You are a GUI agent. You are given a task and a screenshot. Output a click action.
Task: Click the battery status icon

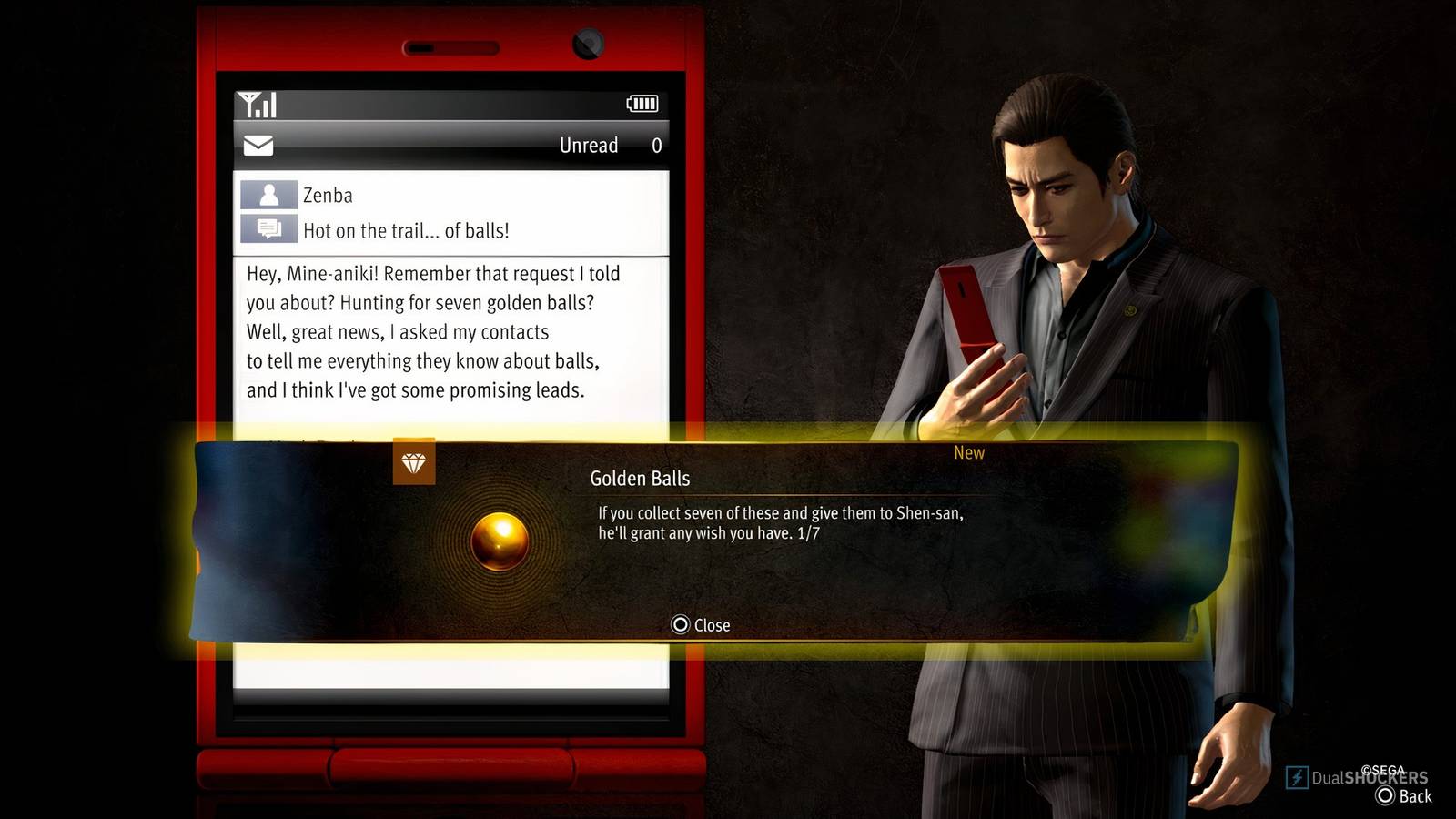click(642, 103)
